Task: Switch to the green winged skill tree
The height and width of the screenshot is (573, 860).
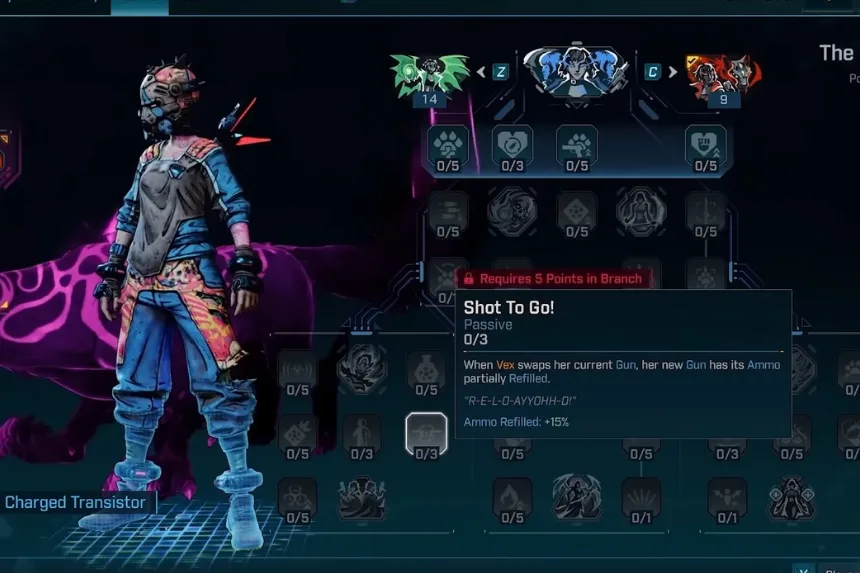Action: coord(430,73)
